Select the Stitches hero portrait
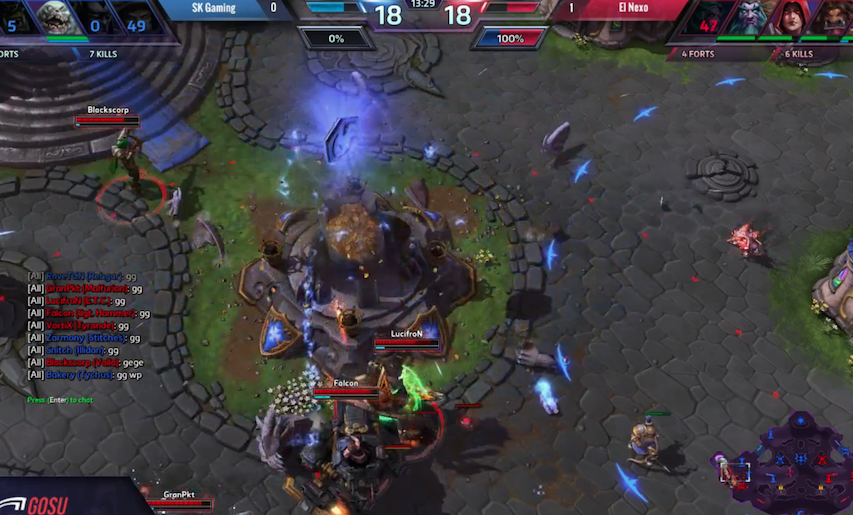853x515 pixels. click(x=62, y=18)
